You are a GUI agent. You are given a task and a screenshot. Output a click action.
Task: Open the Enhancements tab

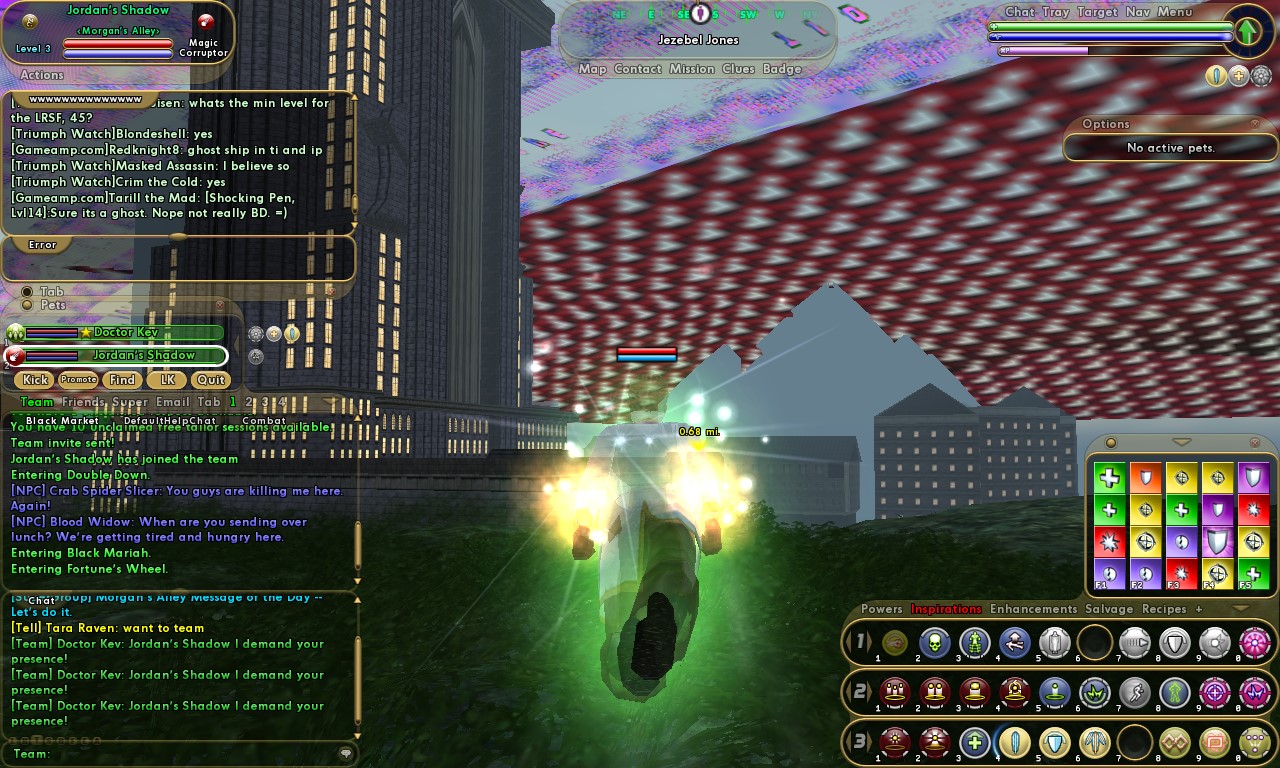pos(1033,609)
